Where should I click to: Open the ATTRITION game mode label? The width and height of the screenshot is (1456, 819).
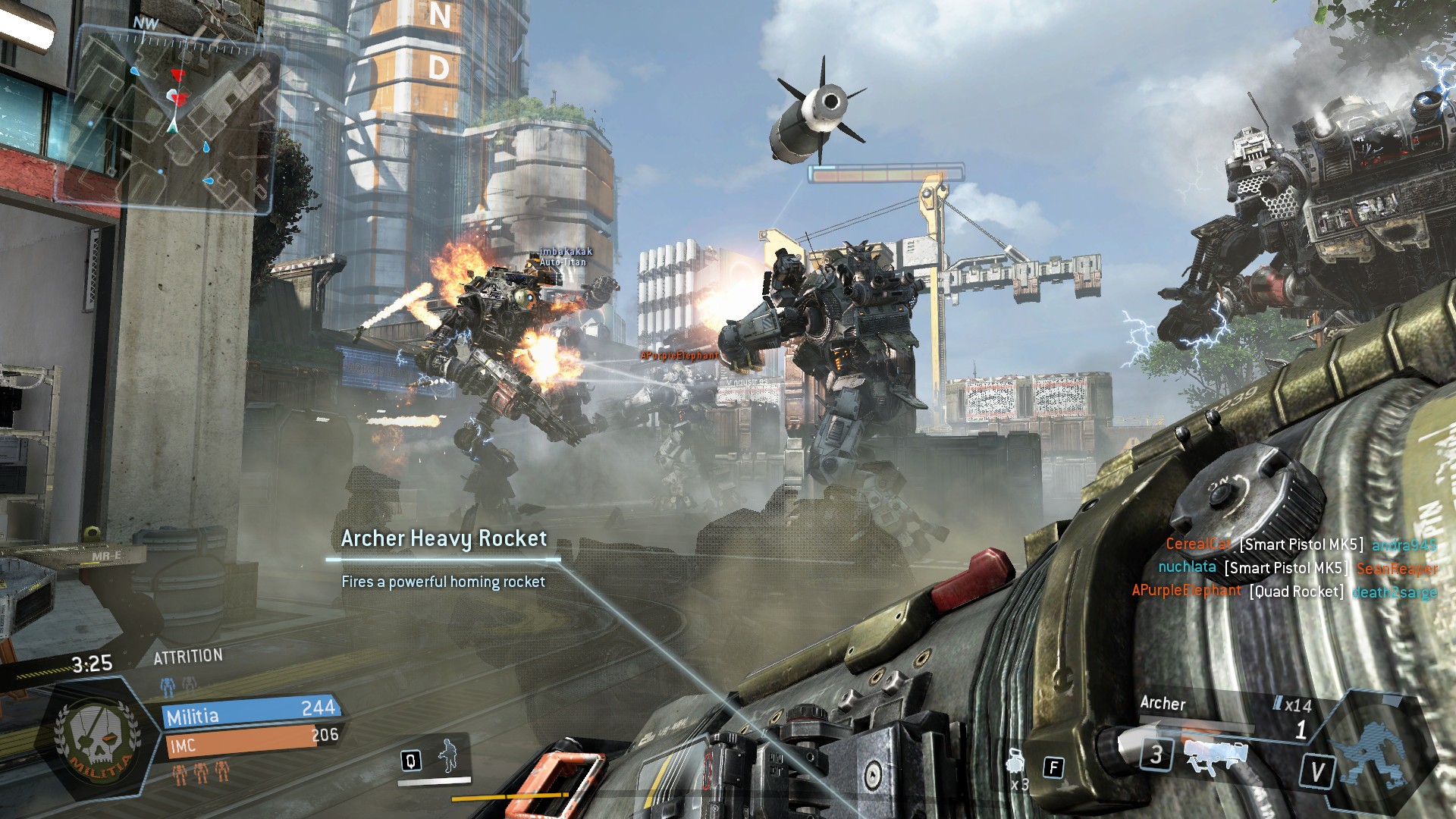190,654
